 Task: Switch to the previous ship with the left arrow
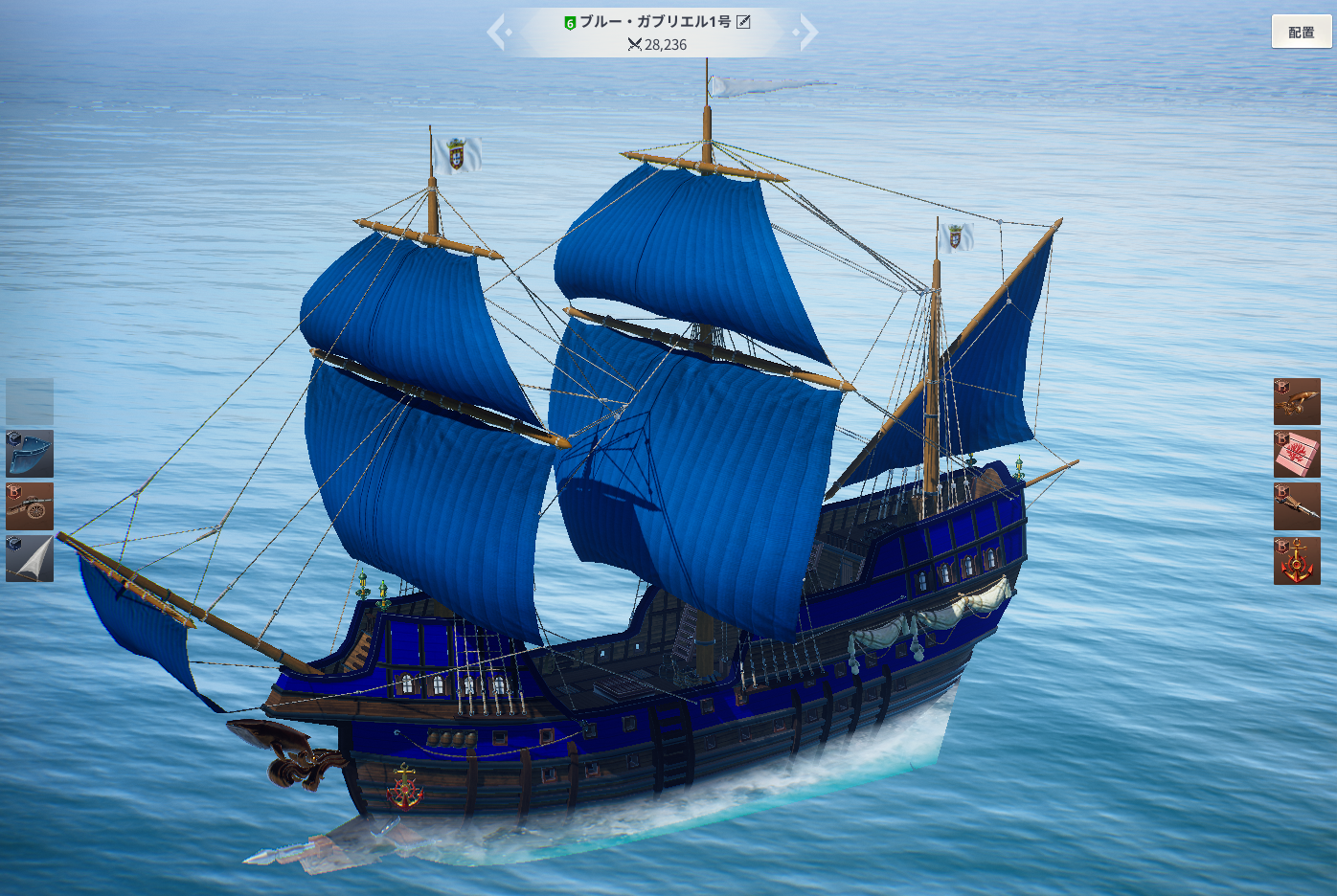[497, 32]
